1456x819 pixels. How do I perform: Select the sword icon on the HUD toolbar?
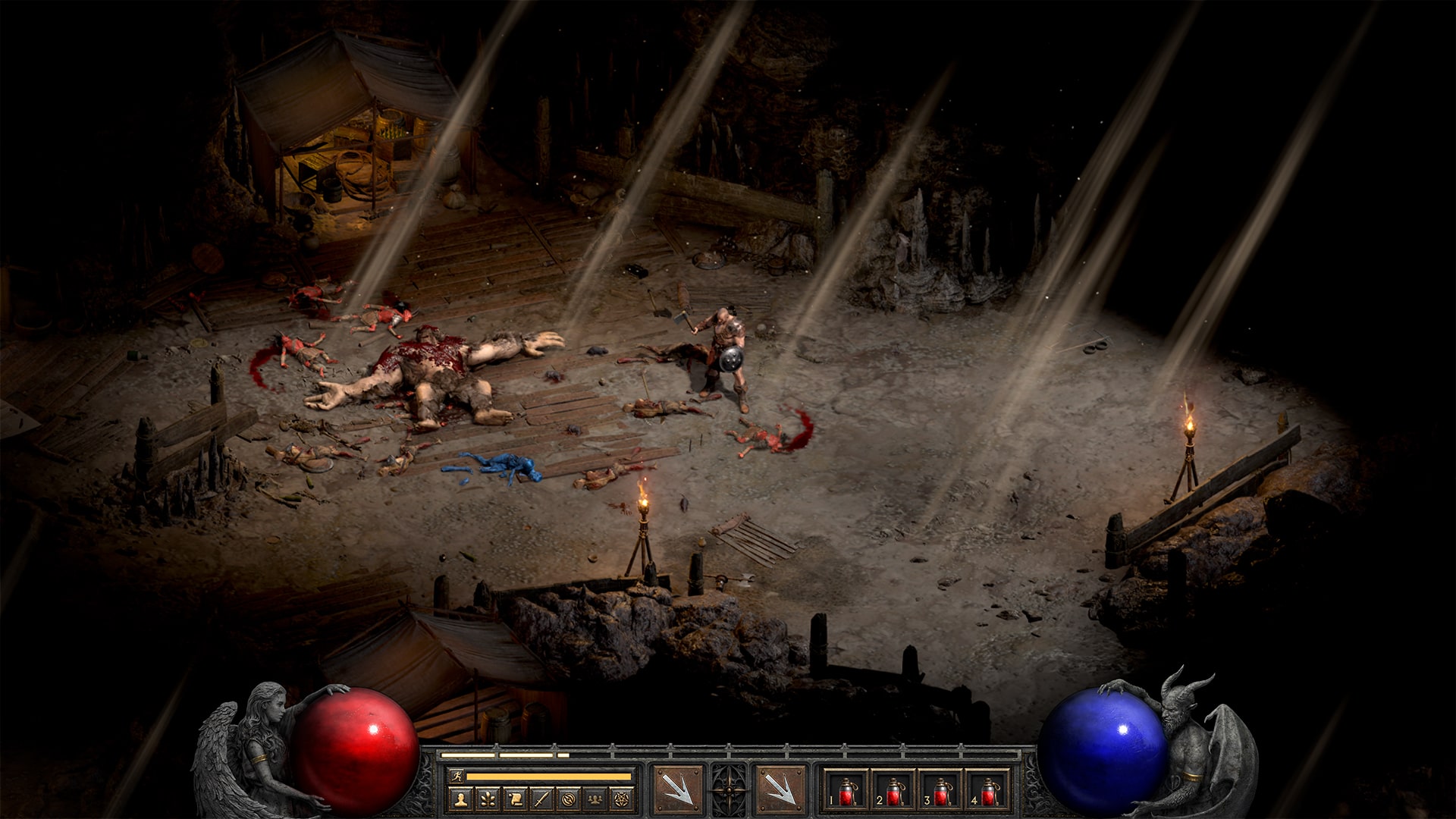(540, 799)
